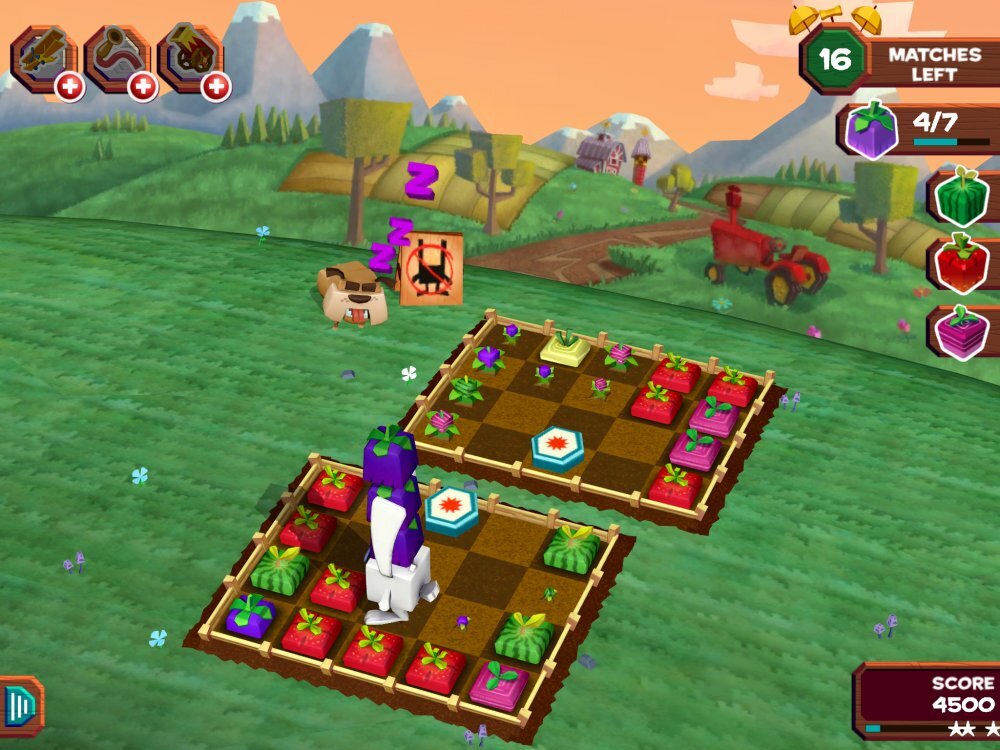The image size is (1000, 750).
Task: Select the pink crop tile in the lower field
Action: (498, 686)
